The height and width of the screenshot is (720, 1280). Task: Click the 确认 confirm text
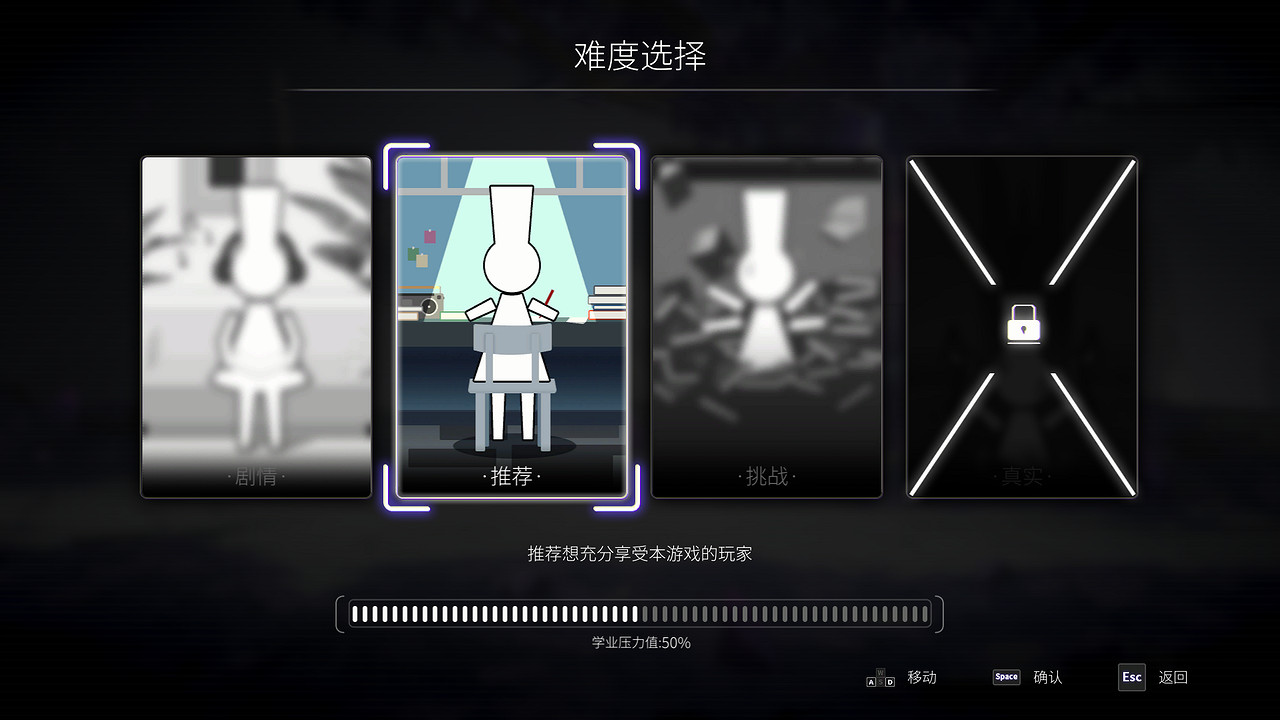click(1048, 677)
